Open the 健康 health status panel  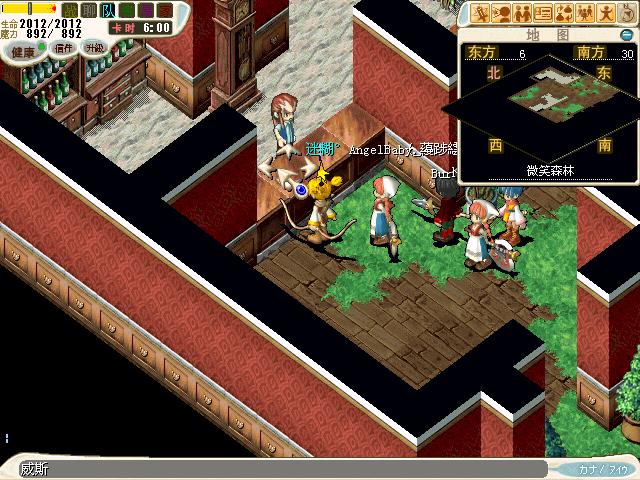[x=22, y=49]
